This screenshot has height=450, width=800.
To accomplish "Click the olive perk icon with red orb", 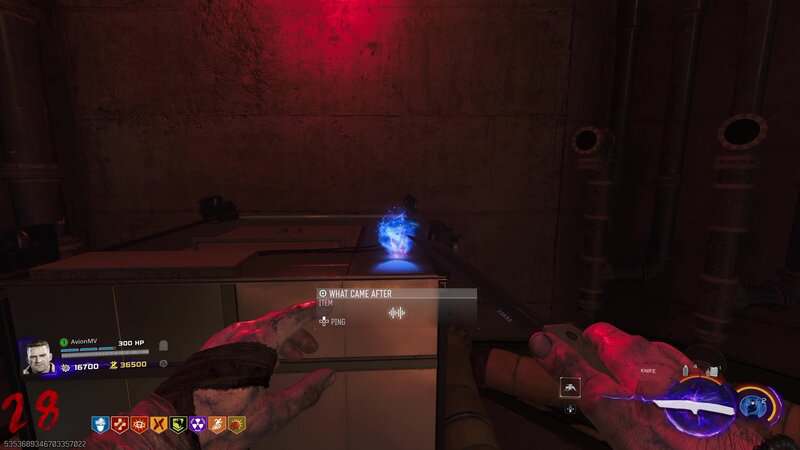I will [x=236, y=424].
